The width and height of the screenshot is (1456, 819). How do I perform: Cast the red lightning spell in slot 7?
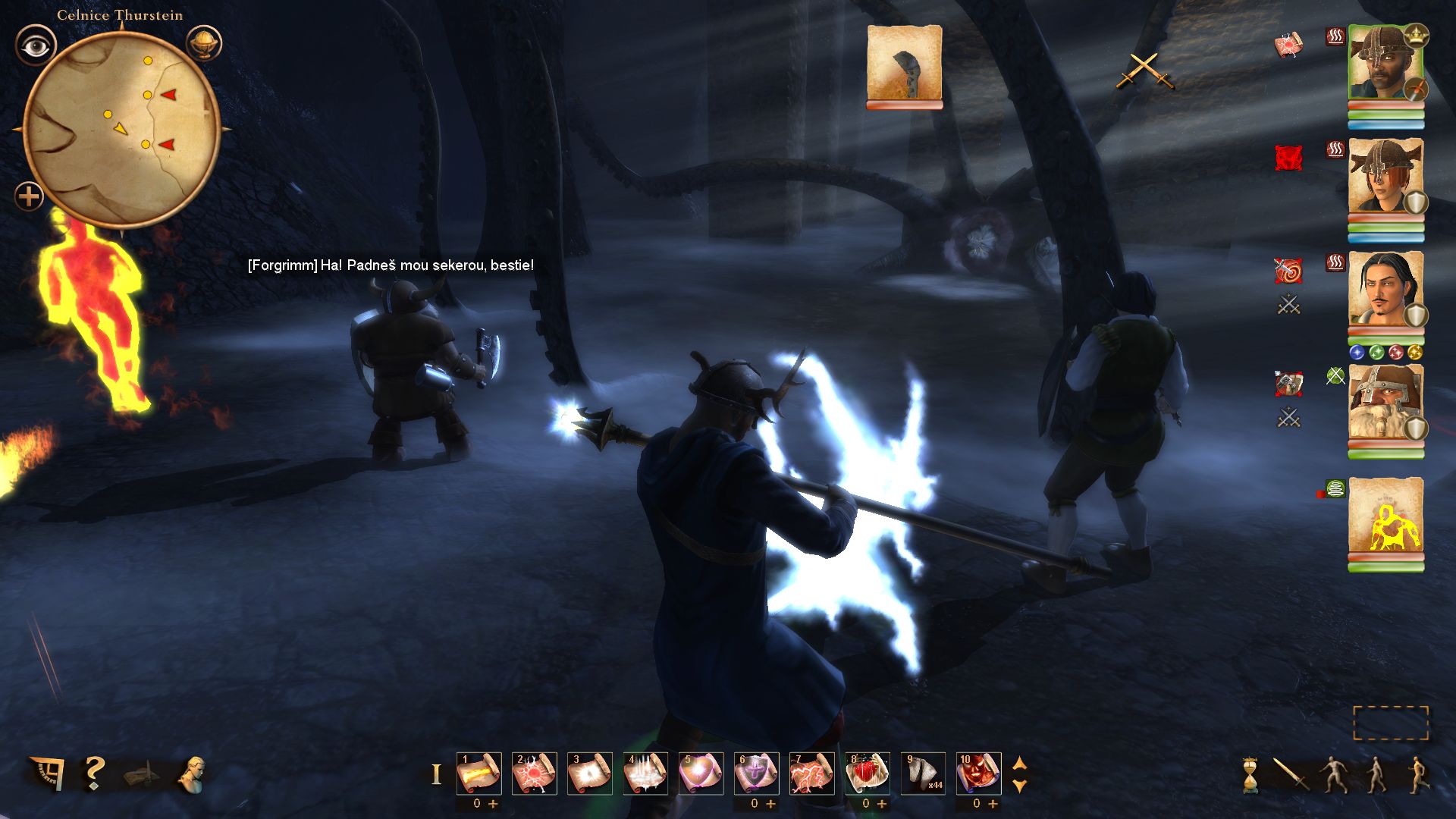(x=811, y=773)
